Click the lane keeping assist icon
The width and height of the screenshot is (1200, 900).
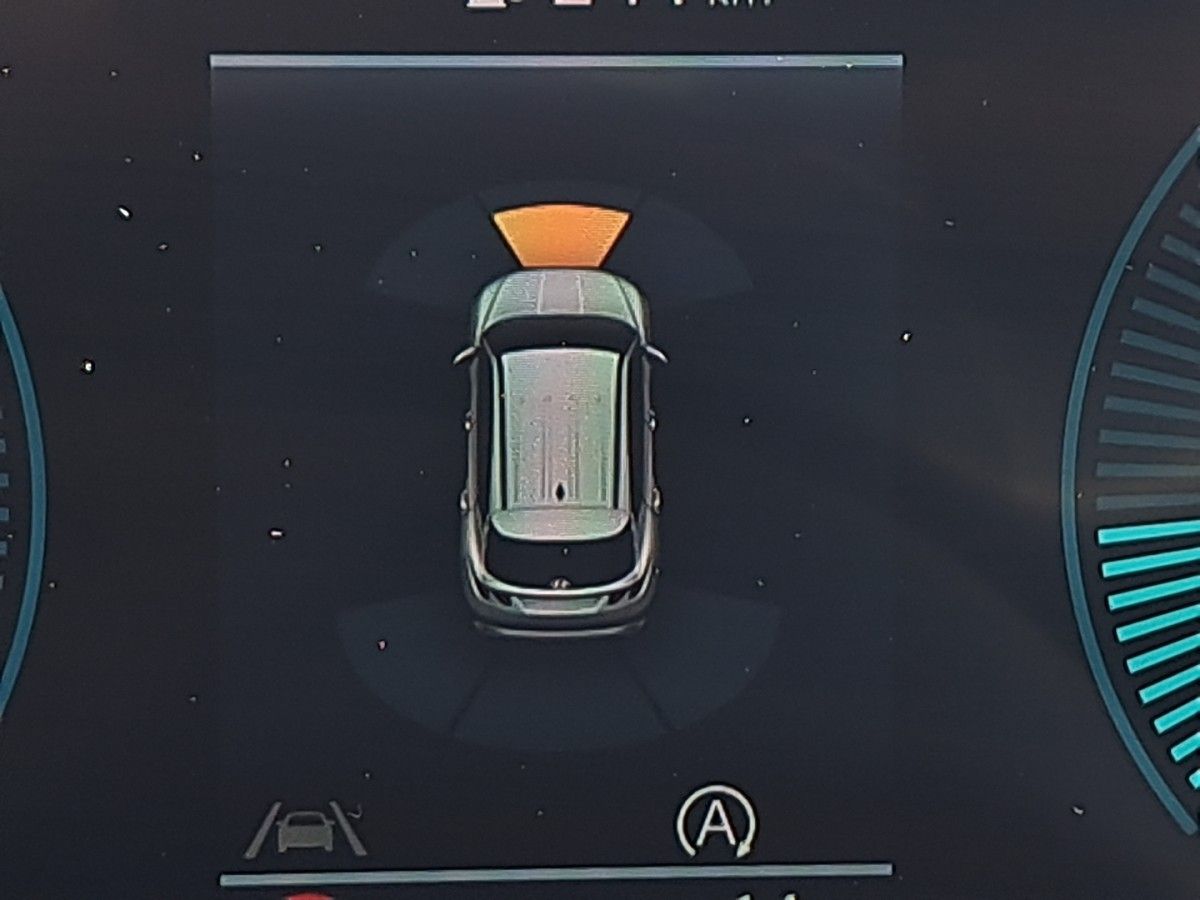point(306,830)
